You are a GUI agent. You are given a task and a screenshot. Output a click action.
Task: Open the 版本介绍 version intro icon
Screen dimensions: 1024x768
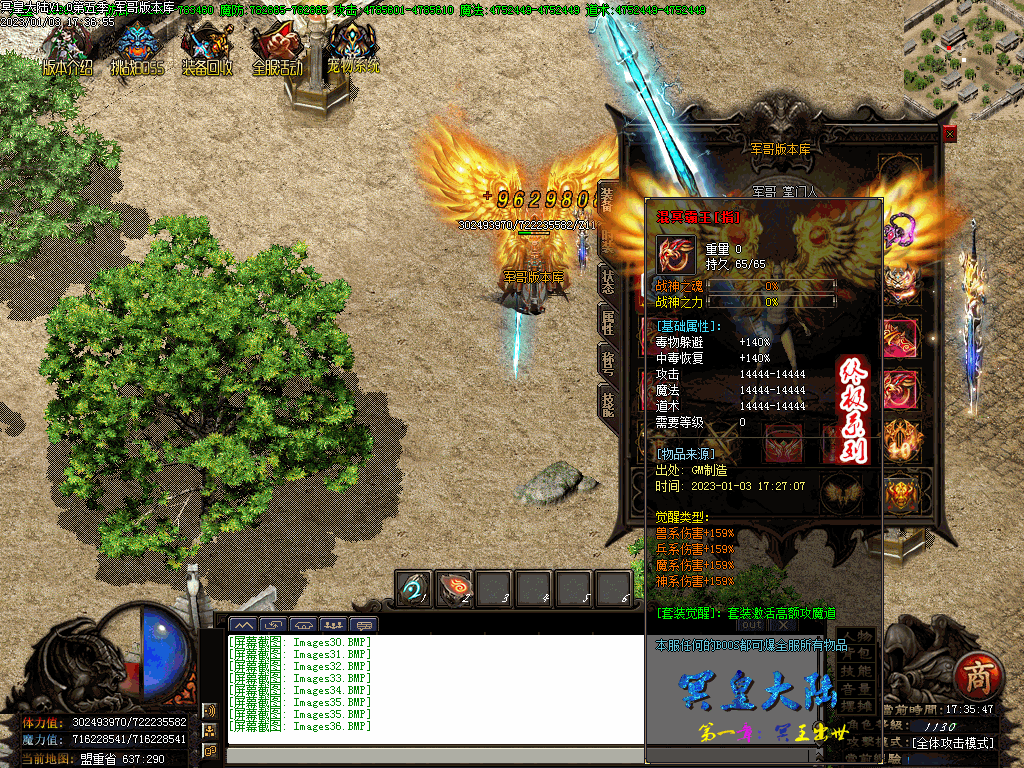[68, 48]
